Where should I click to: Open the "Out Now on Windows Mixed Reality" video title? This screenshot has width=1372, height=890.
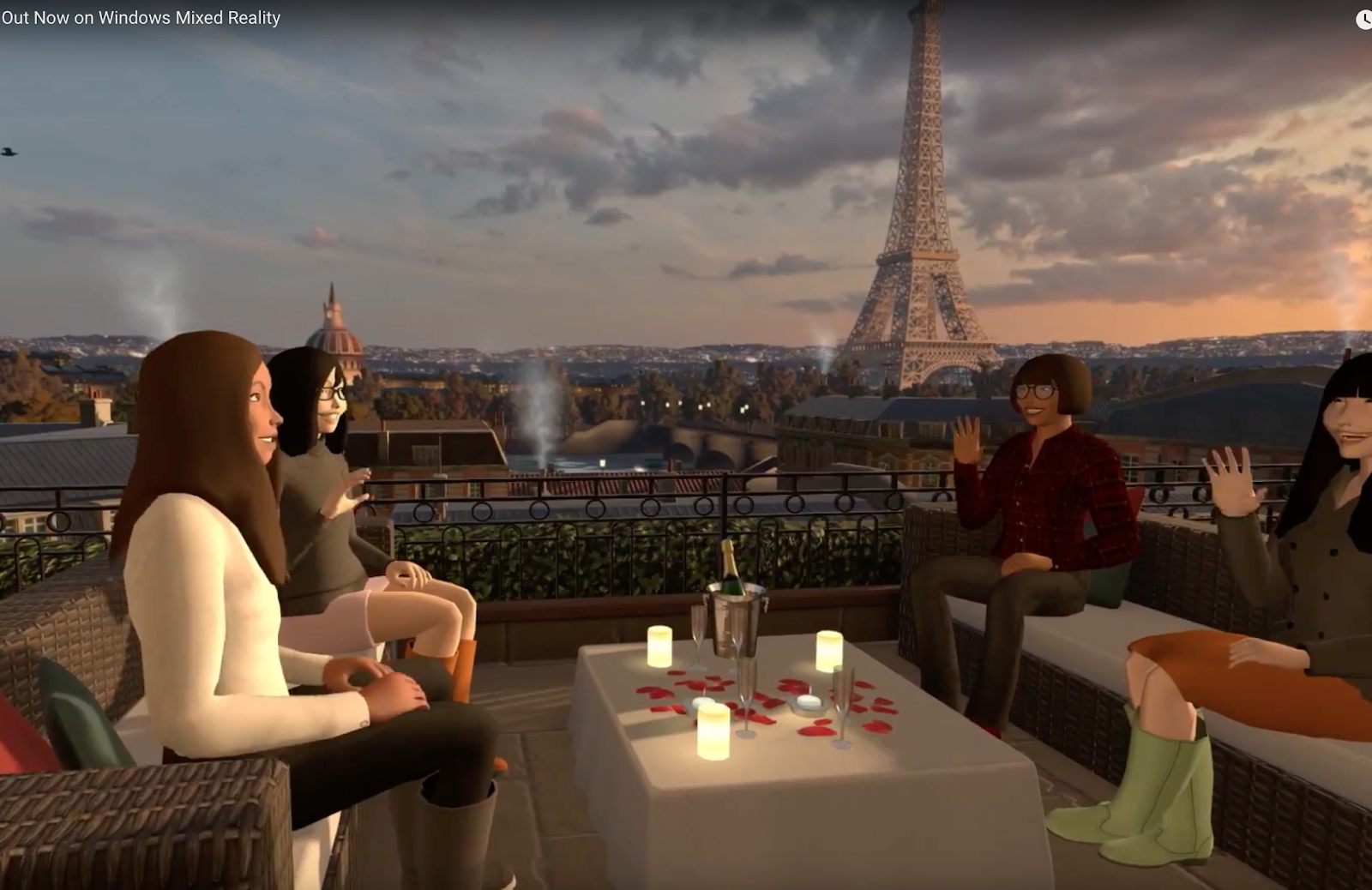click(x=141, y=18)
